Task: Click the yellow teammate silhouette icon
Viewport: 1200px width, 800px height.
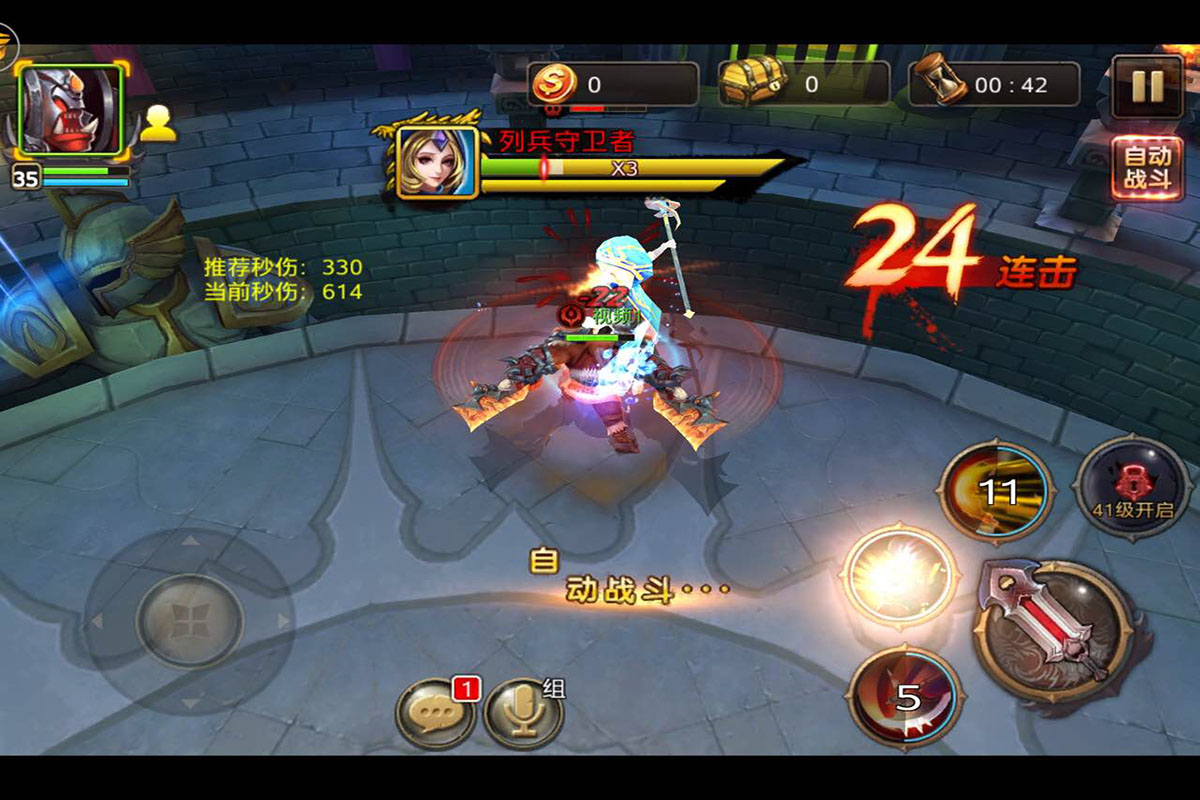Action: click(x=158, y=123)
